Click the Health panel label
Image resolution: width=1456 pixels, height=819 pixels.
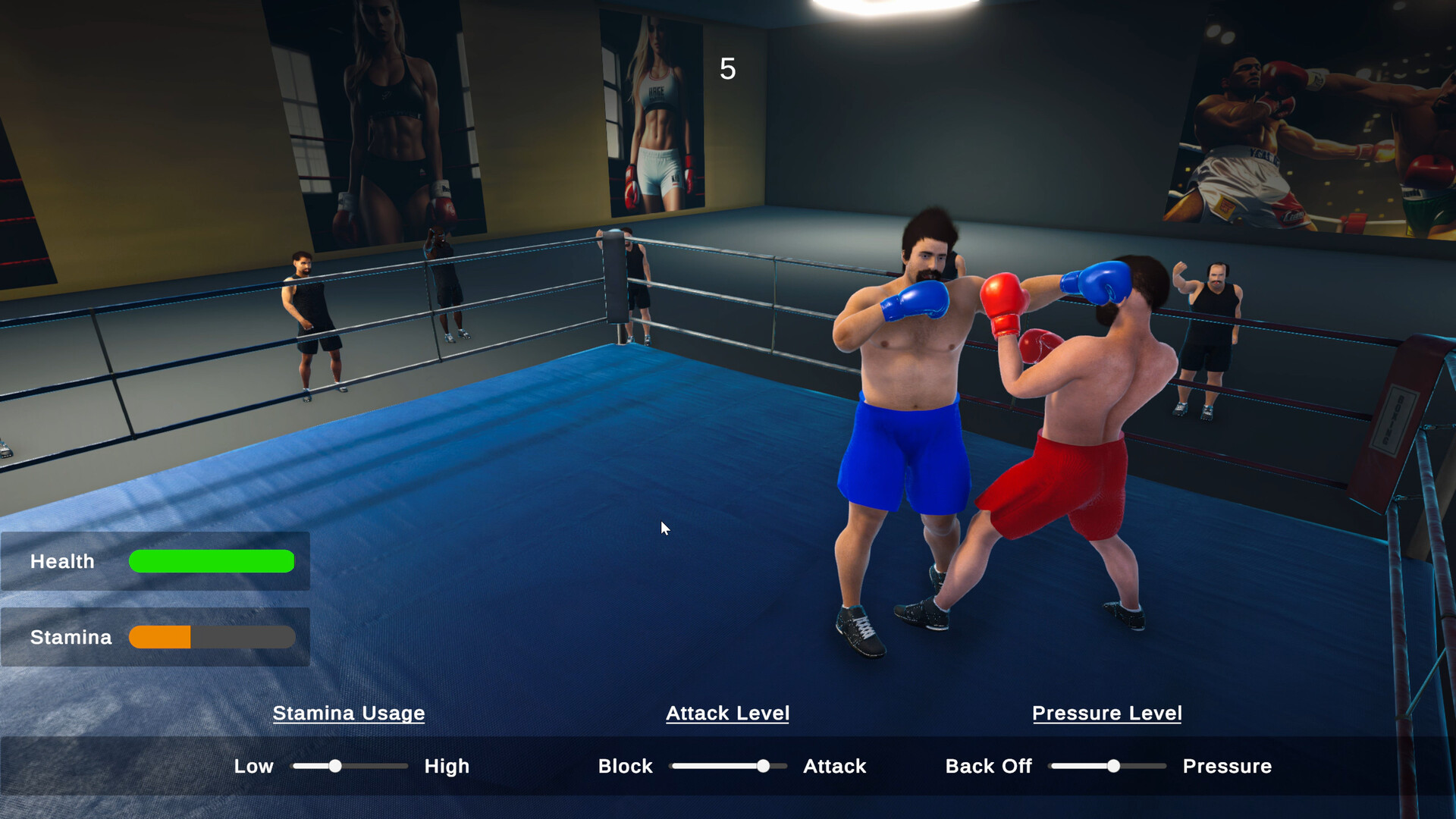coord(63,561)
